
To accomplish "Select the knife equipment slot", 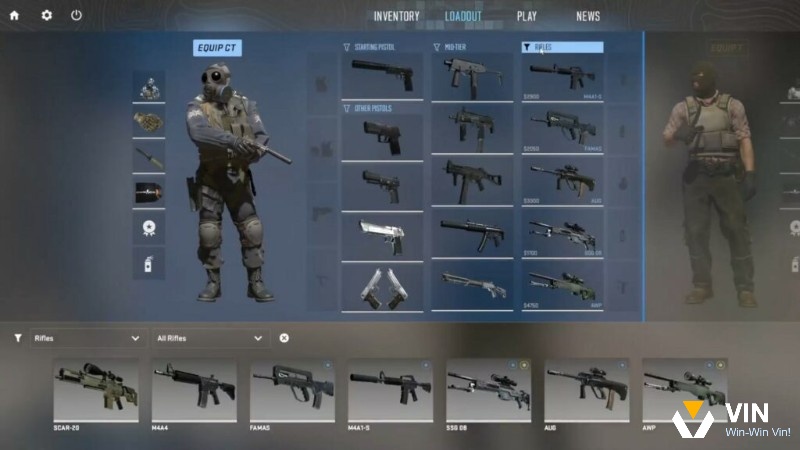I will 149,156.
